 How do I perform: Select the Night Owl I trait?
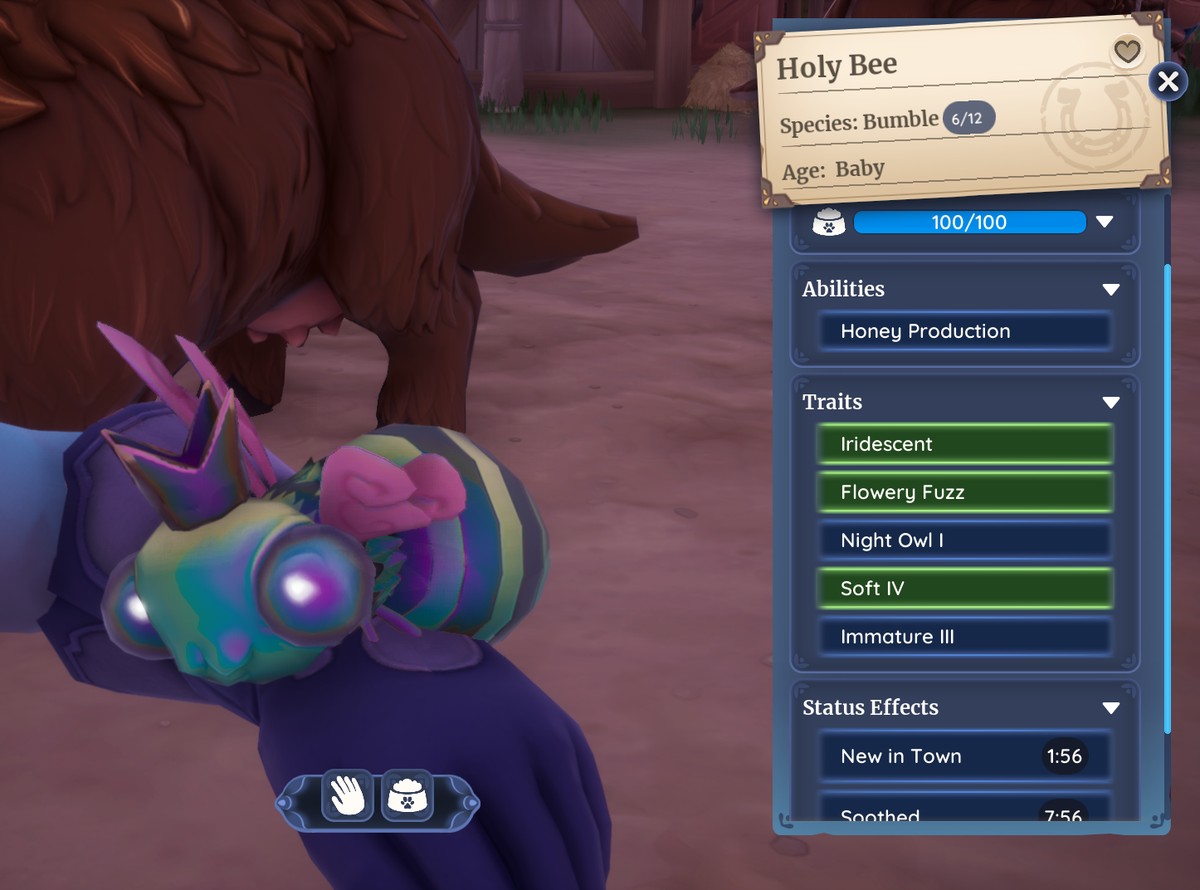[965, 540]
